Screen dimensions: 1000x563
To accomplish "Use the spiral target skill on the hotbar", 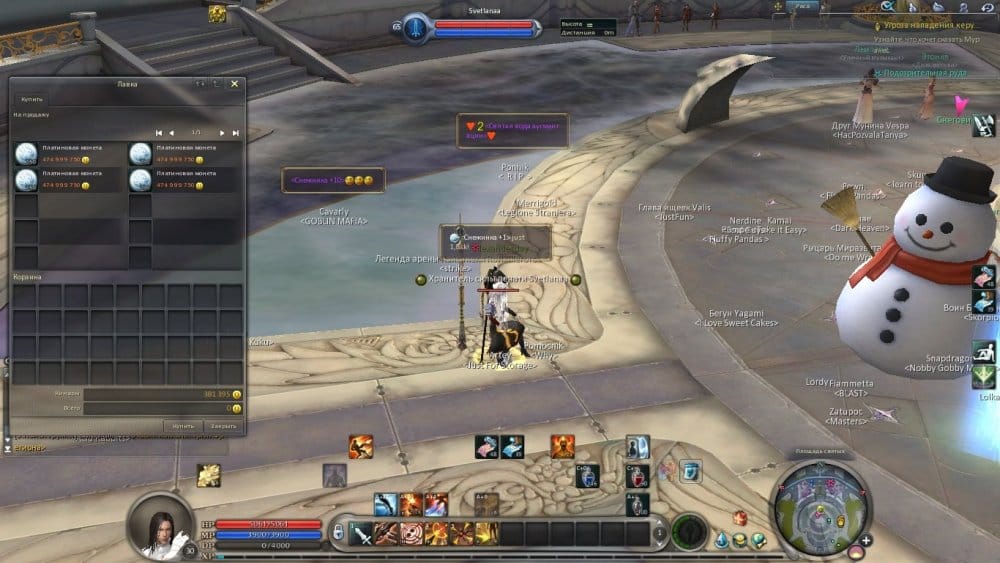I will tap(411, 533).
